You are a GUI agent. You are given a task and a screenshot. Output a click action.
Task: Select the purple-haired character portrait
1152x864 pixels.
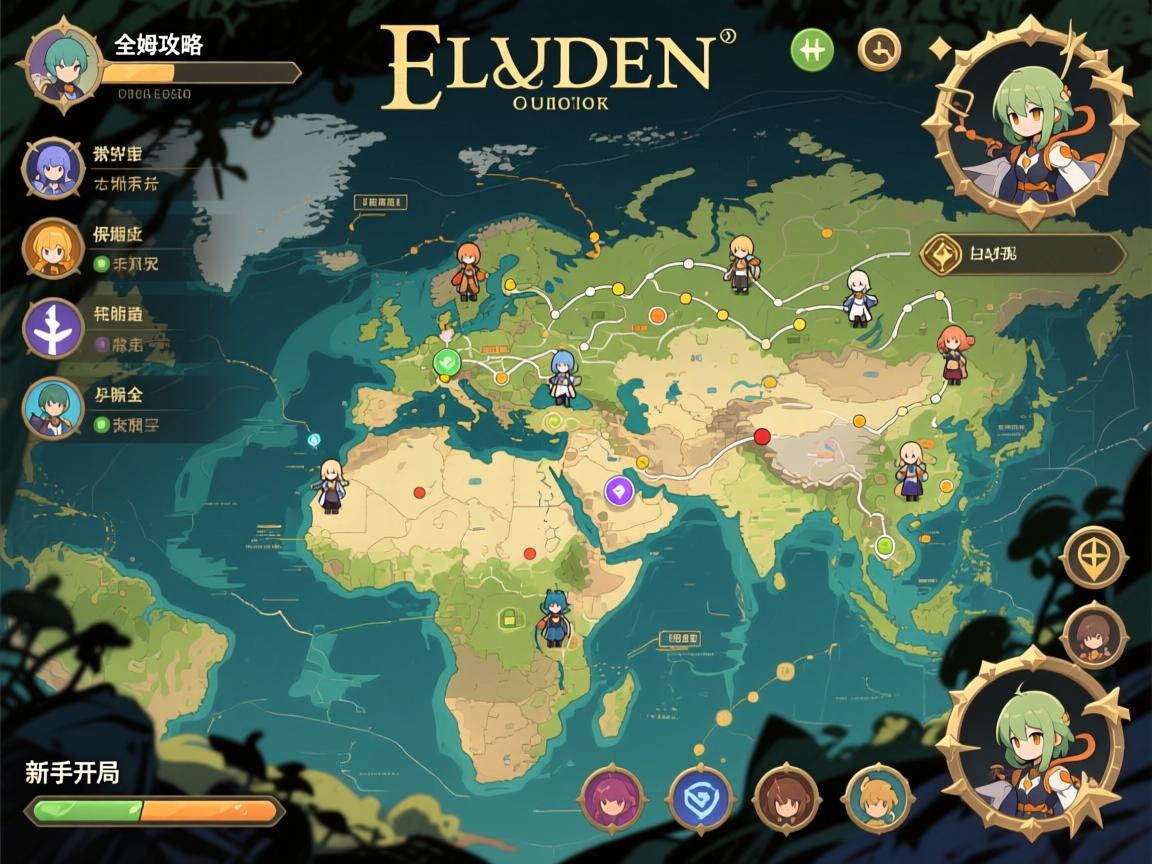click(x=611, y=798)
